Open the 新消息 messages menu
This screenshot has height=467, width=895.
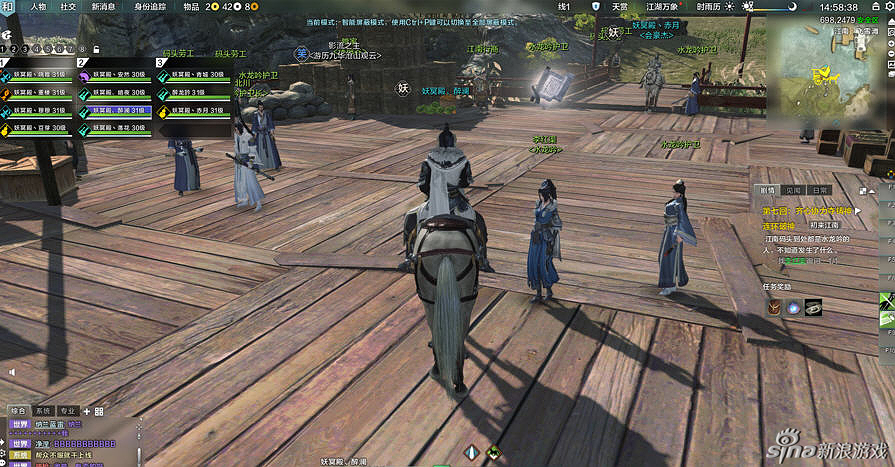coord(102,6)
